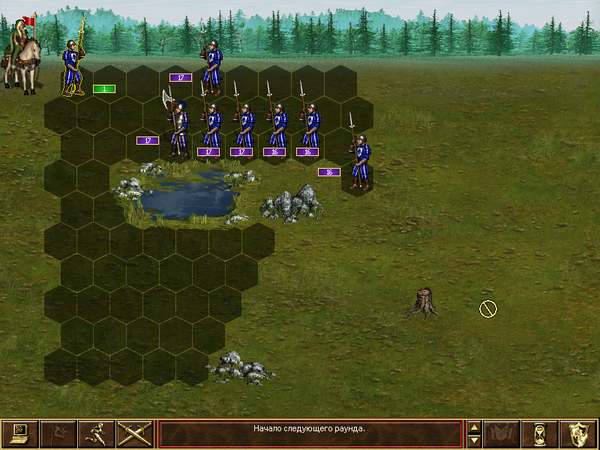Open the spellbook to cast a spell
Viewport: 600px width, 450px height.
point(503,434)
